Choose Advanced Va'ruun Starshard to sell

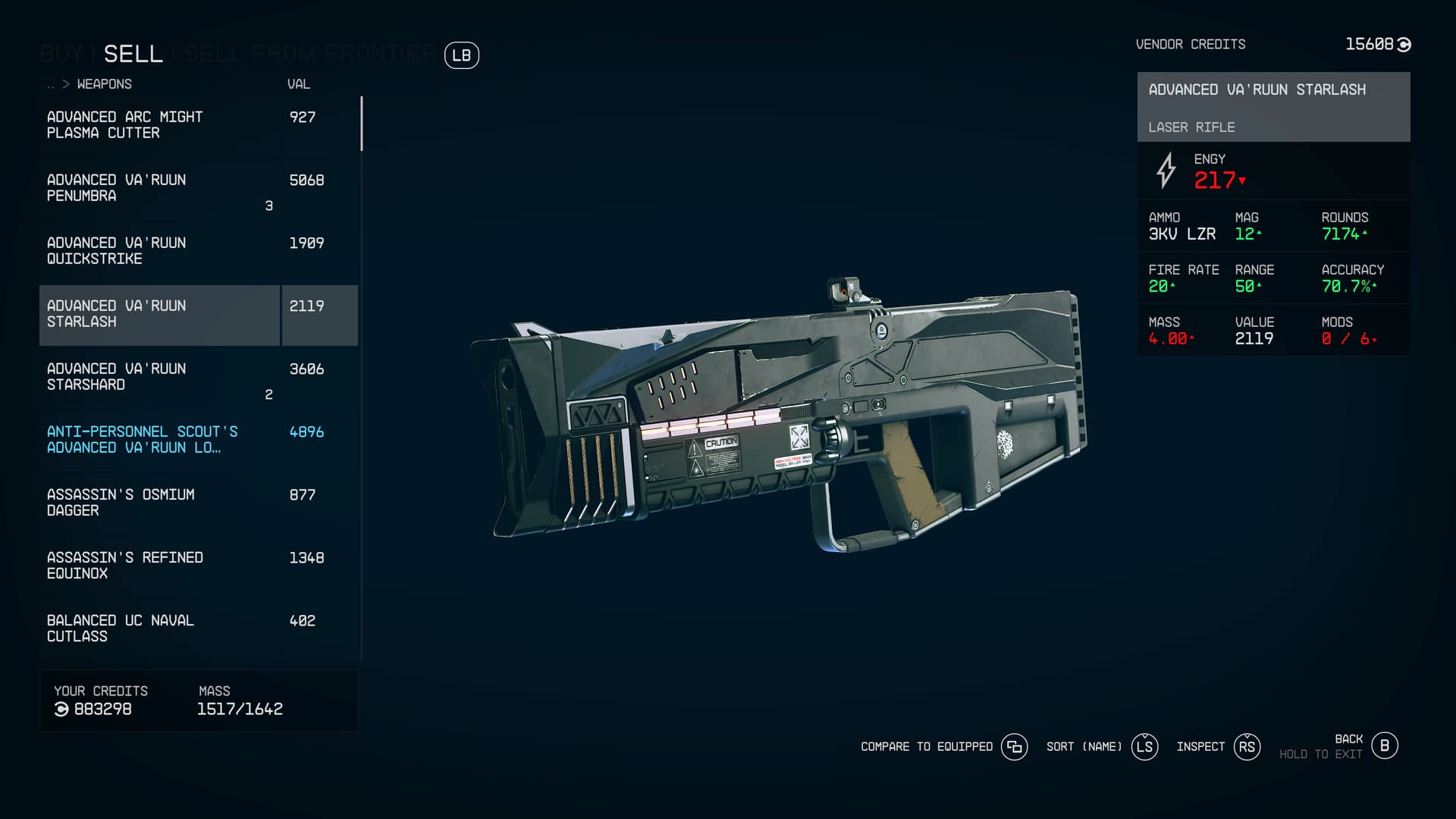159,377
